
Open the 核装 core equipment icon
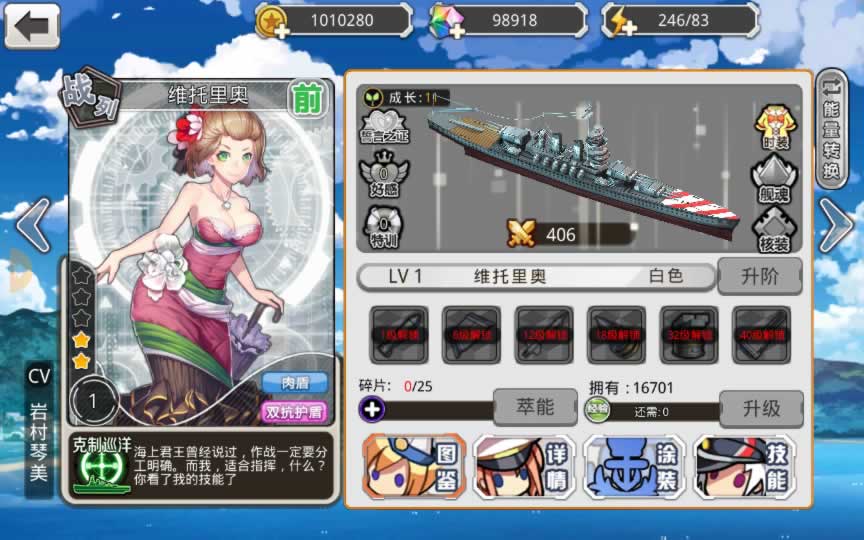coord(773,228)
